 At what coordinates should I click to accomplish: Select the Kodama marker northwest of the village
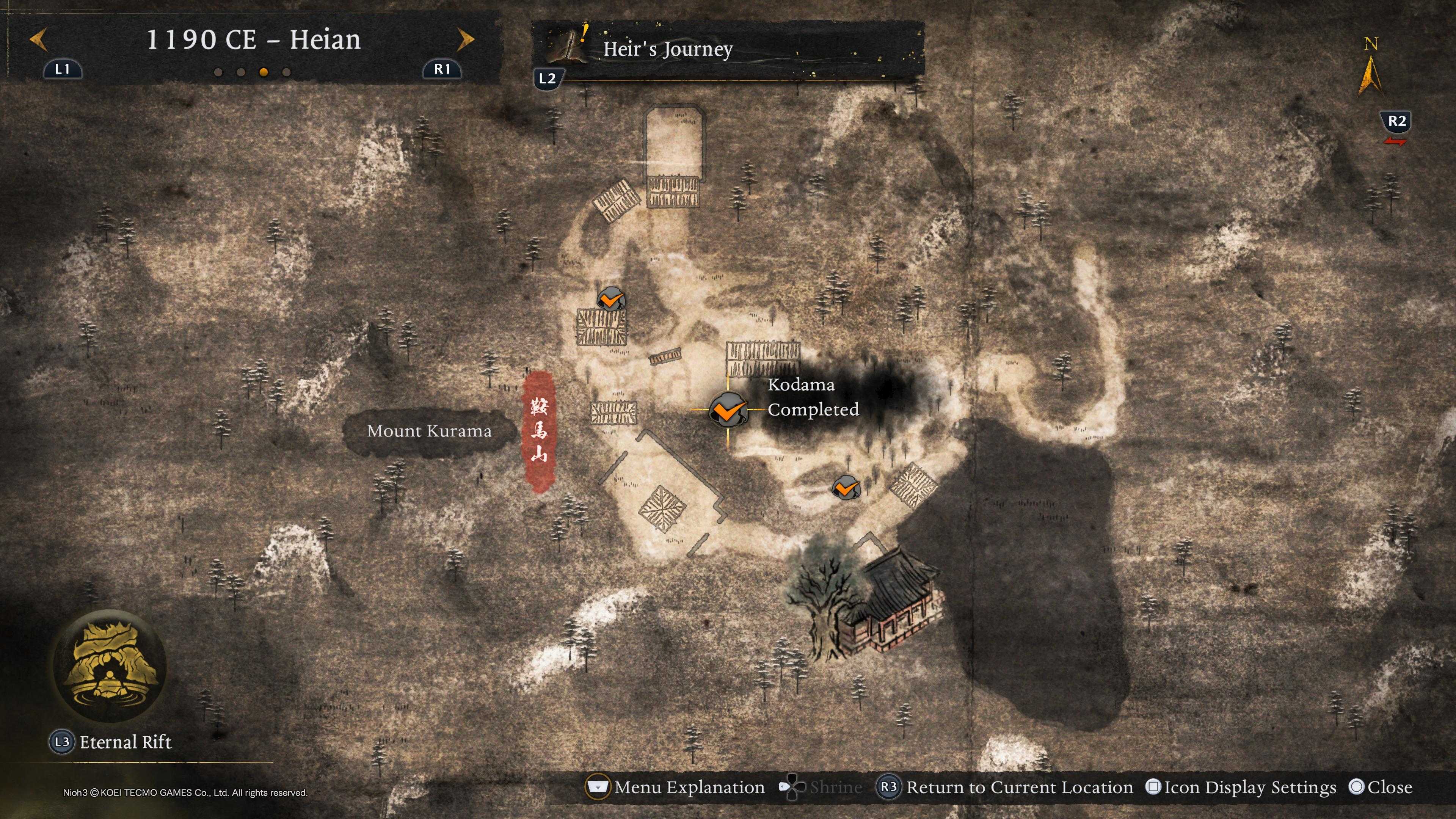point(610,299)
